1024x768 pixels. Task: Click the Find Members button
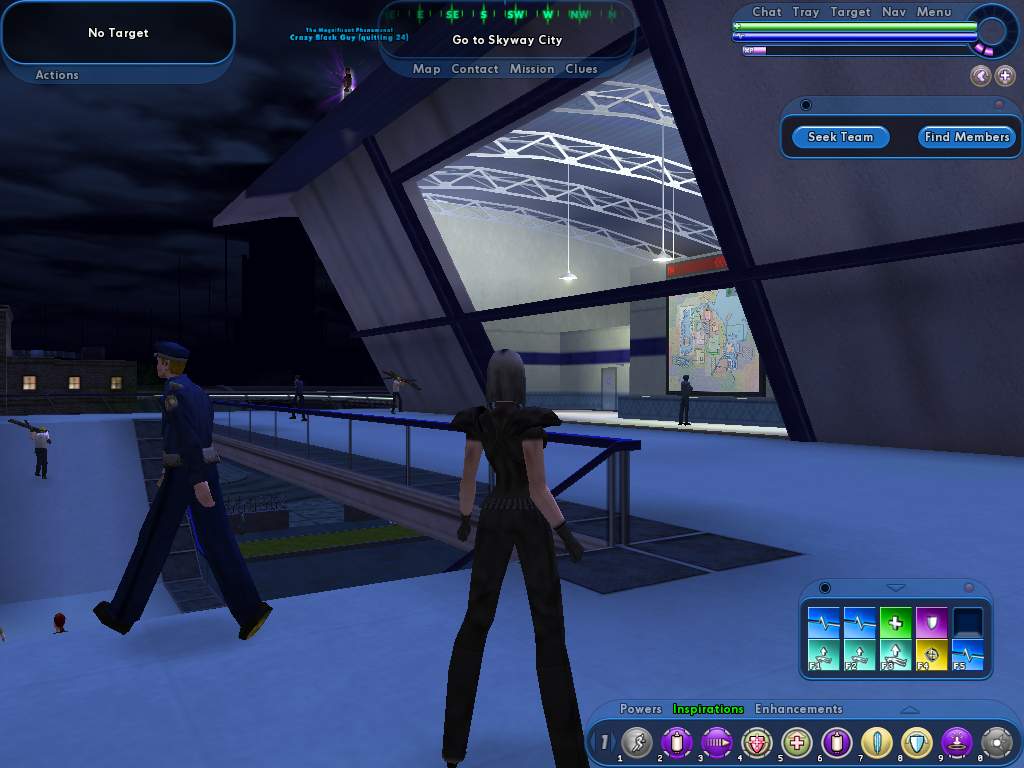pos(966,137)
